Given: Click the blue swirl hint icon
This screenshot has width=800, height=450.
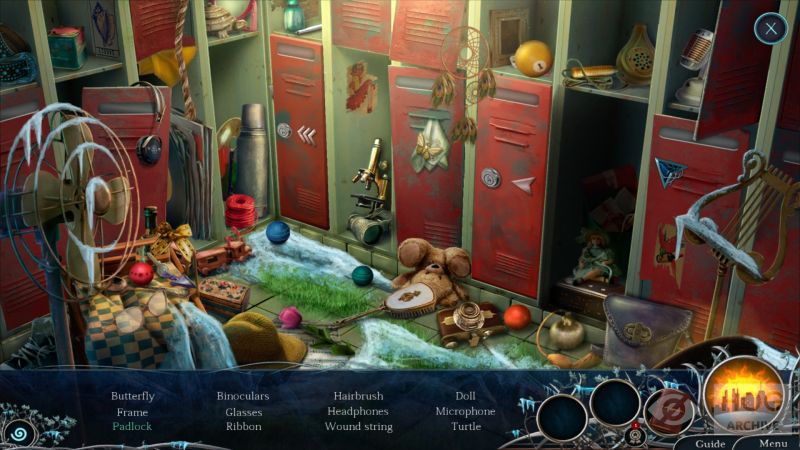Looking at the screenshot, I should [17, 432].
